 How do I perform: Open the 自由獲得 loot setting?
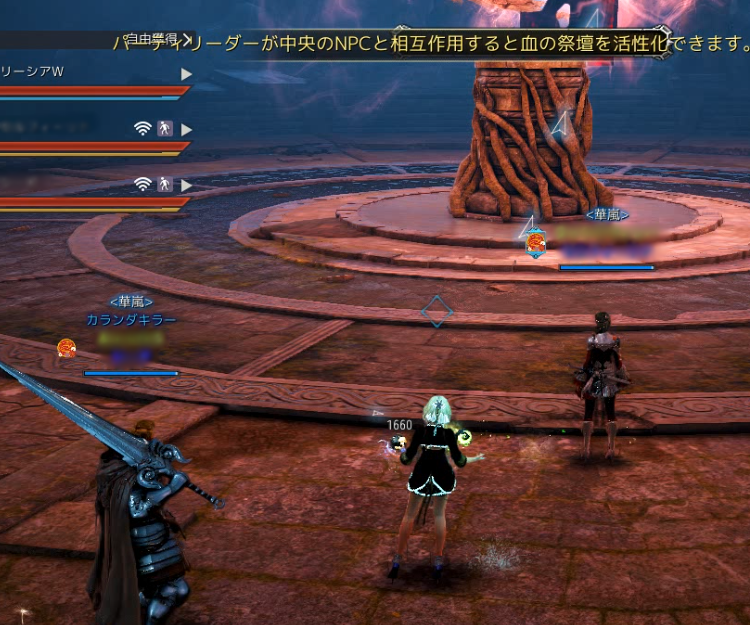click(x=156, y=39)
